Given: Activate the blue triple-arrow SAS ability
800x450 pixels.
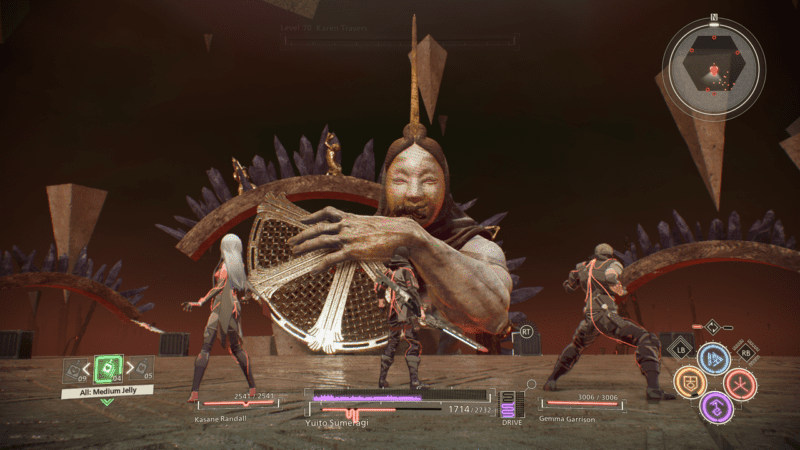Looking at the screenshot, I should [x=714, y=360].
